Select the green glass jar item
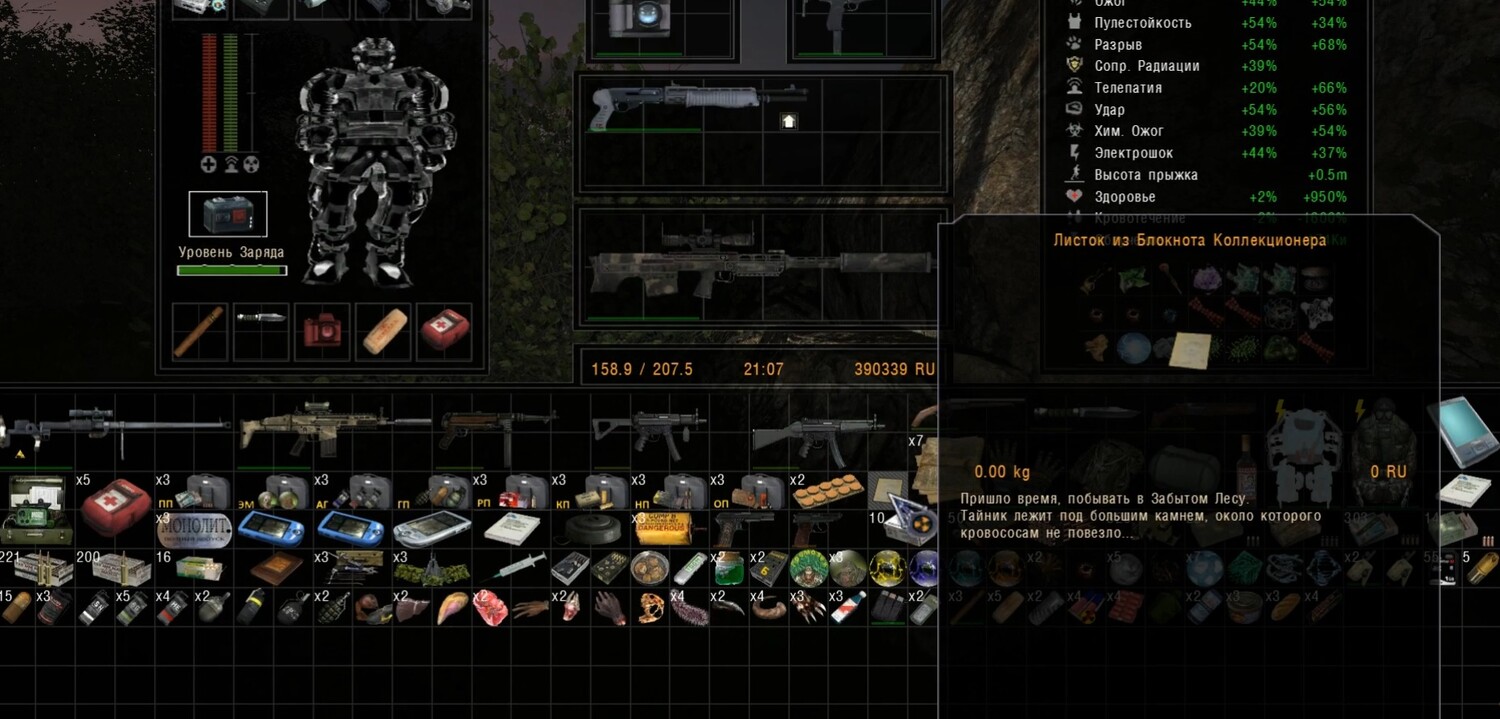Screen dimensions: 1500x719 click(726, 568)
